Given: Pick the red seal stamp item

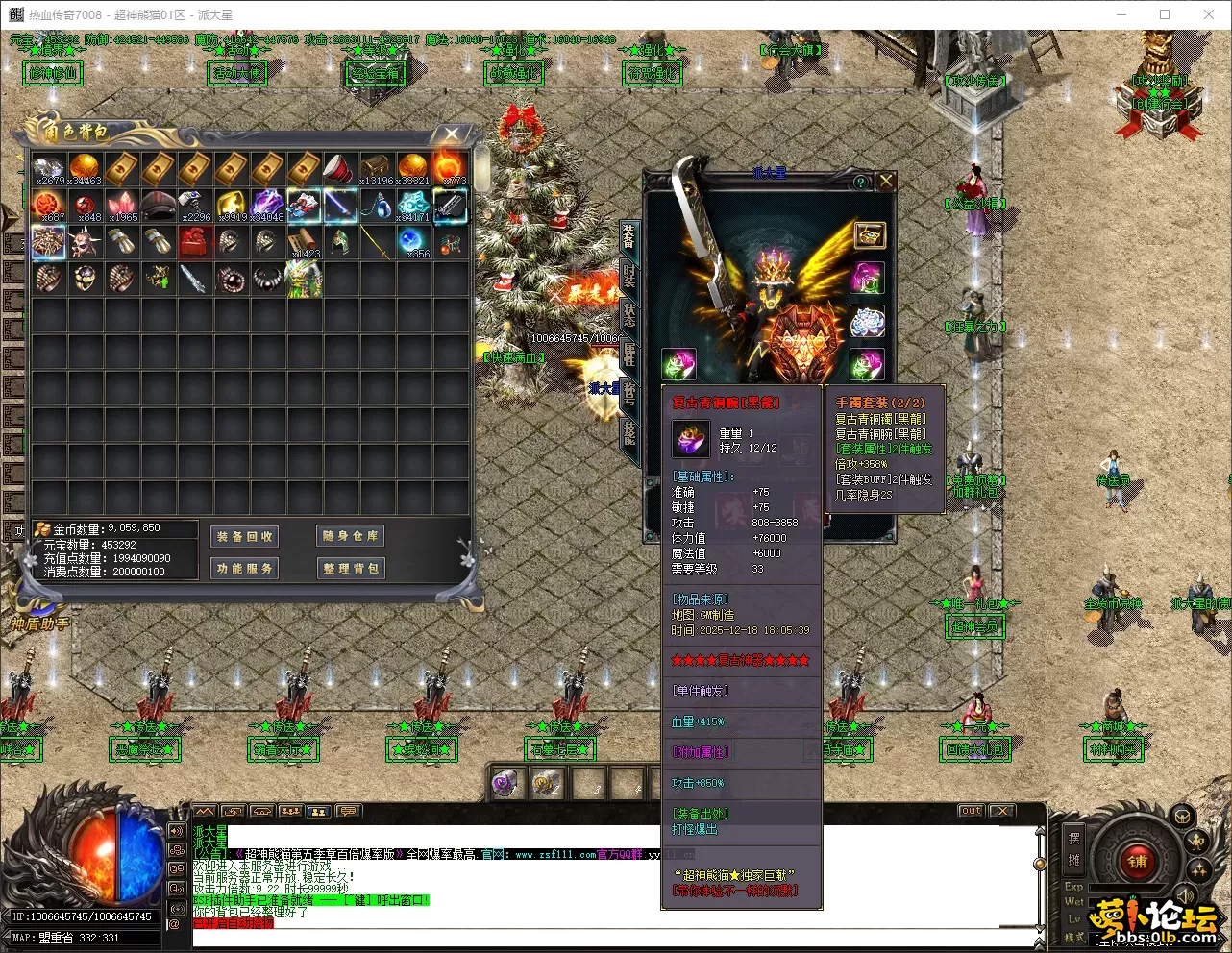Looking at the screenshot, I should (194, 242).
